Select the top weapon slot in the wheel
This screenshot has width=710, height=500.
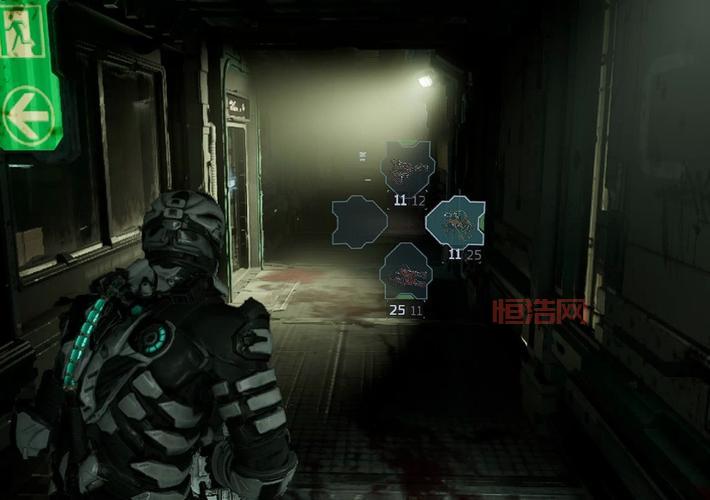click(x=407, y=169)
